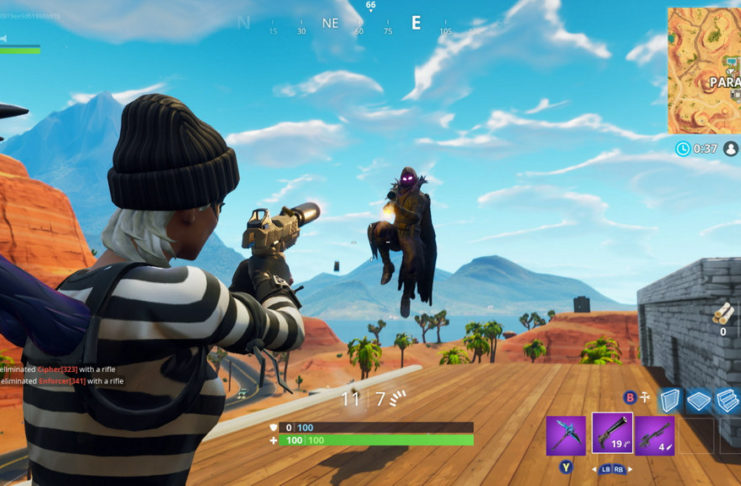Viewport: 741px width, 486px height.
Task: Select the pickaxe slot
Action: tap(566, 435)
